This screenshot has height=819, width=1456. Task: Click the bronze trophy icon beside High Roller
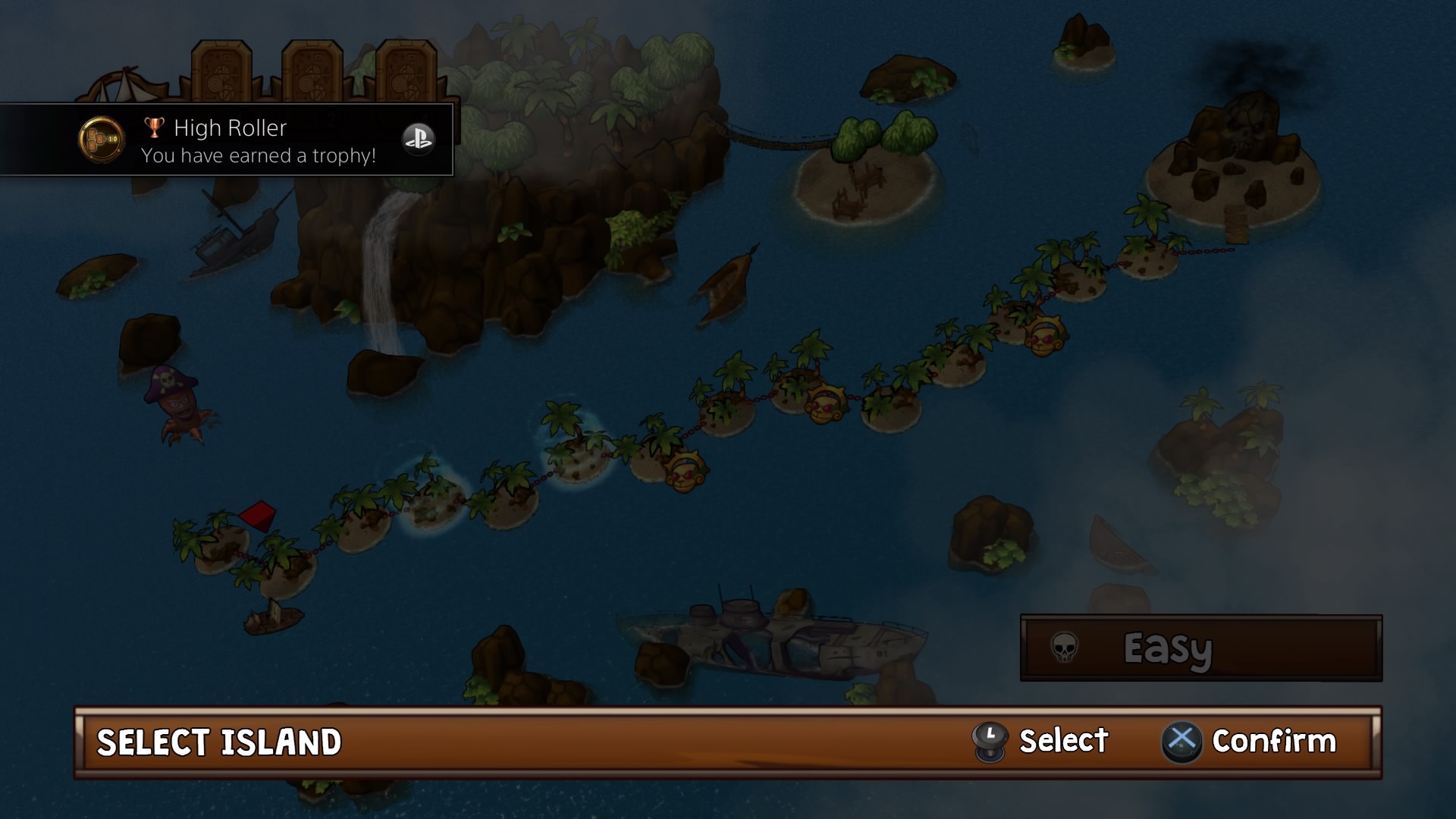(x=155, y=127)
